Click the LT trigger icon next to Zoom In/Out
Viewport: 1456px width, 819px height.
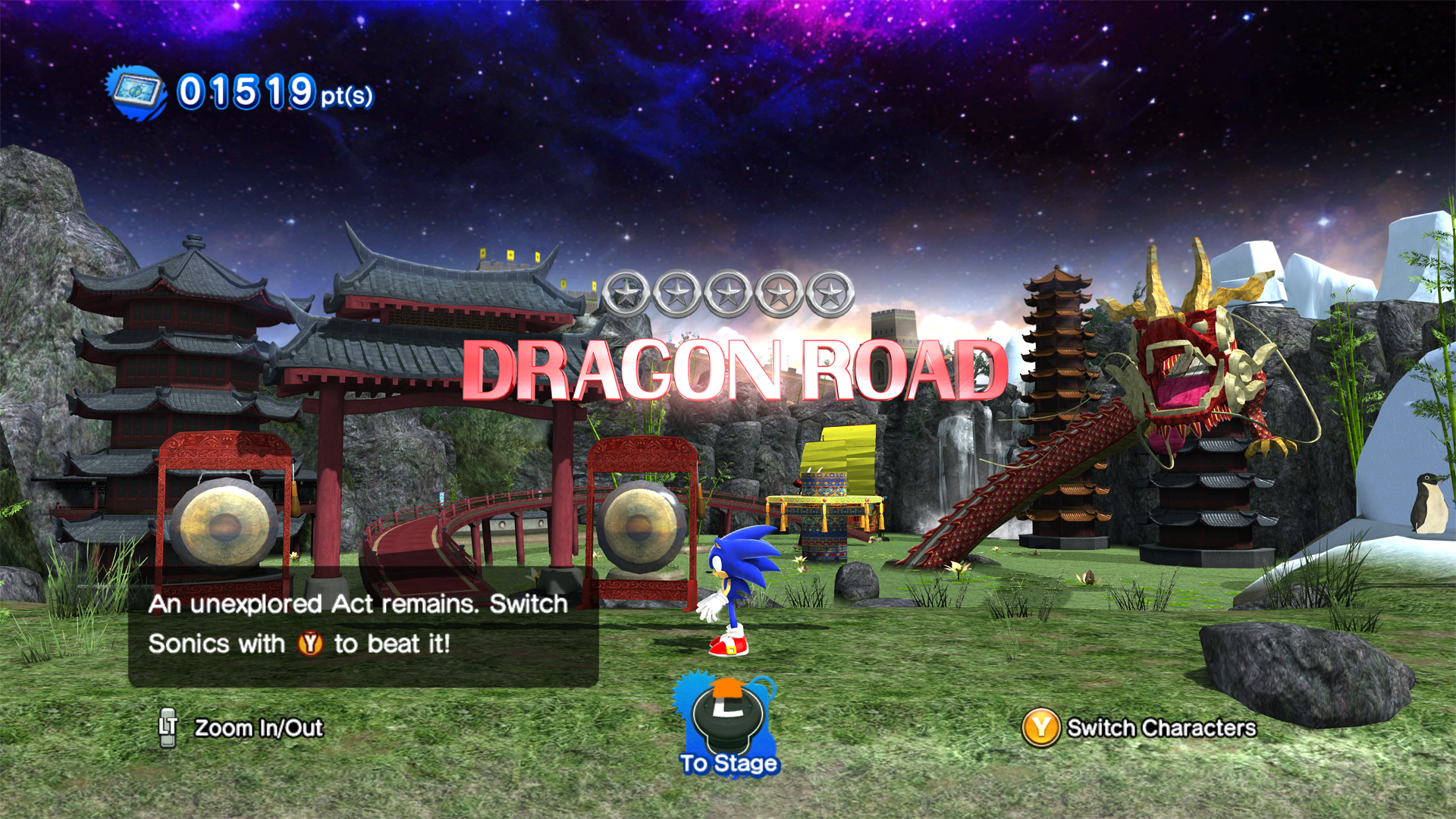(x=168, y=729)
